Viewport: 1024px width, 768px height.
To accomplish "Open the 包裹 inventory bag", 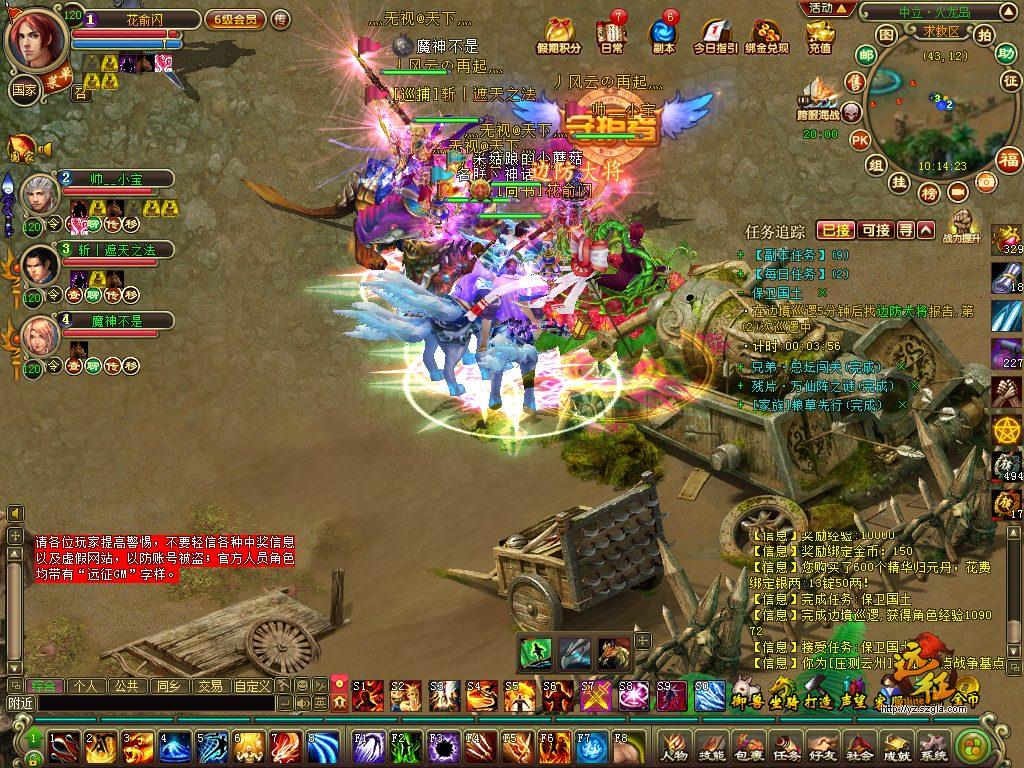I will (x=748, y=746).
